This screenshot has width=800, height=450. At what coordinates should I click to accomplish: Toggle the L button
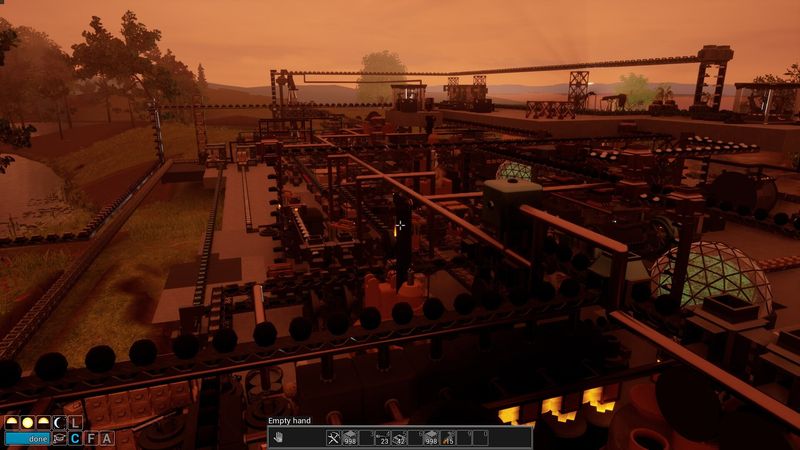(x=75, y=423)
